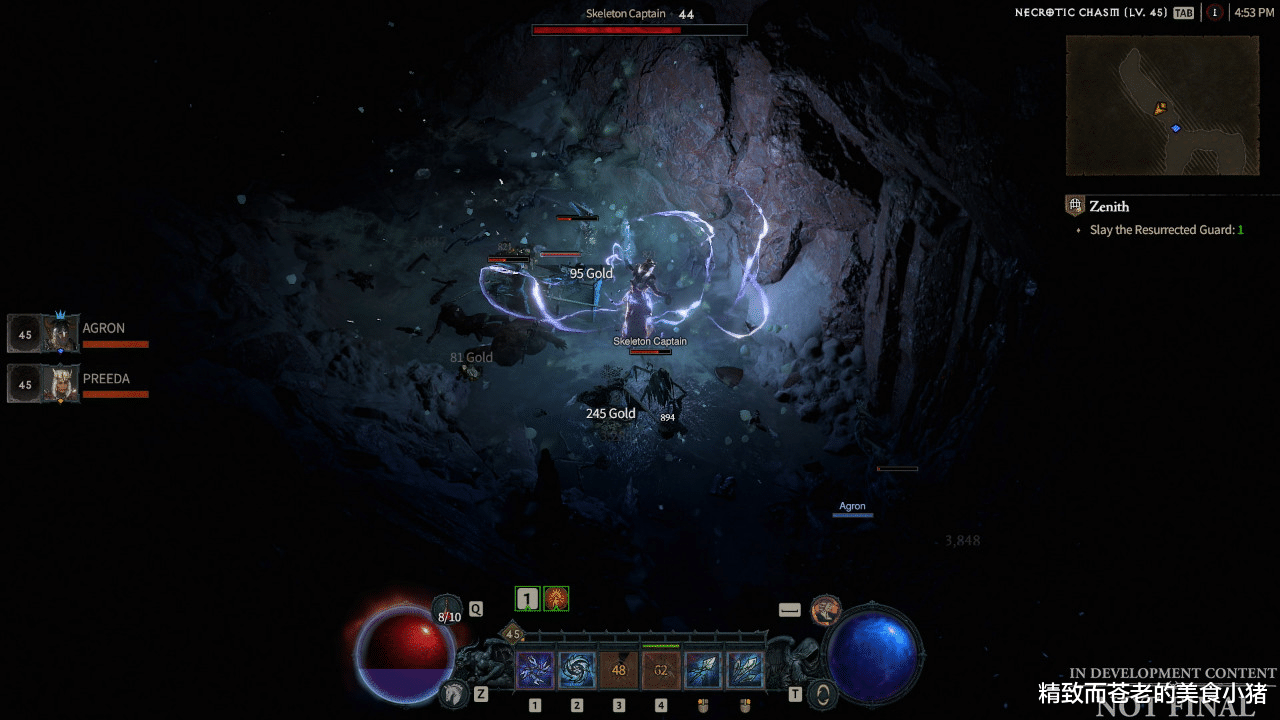Screen dimensions: 1280x720
Task: Summon the mount with the horse icon
Action: [455, 691]
